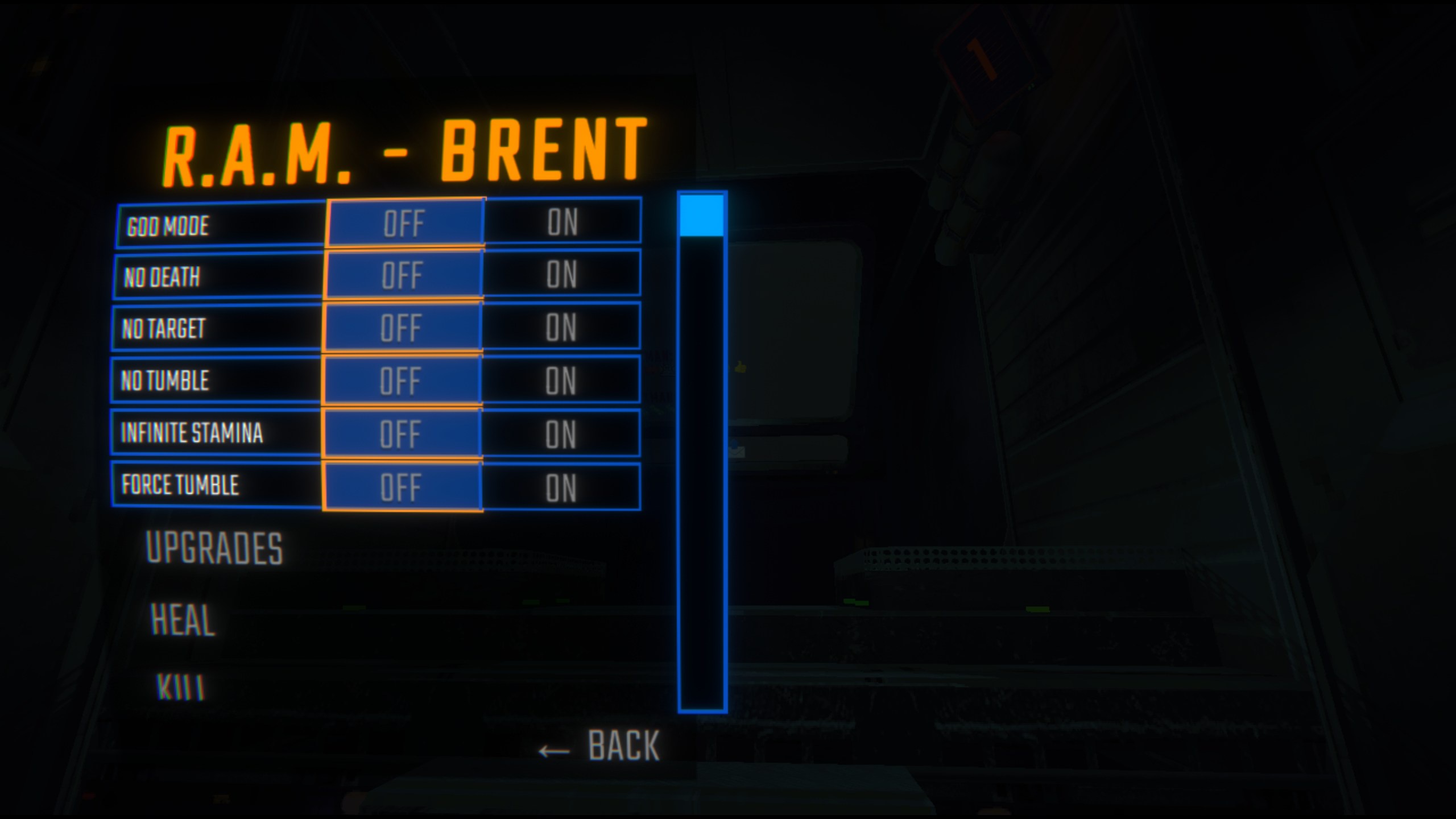
Task: Switch No Tumble to ON
Action: 564,382
